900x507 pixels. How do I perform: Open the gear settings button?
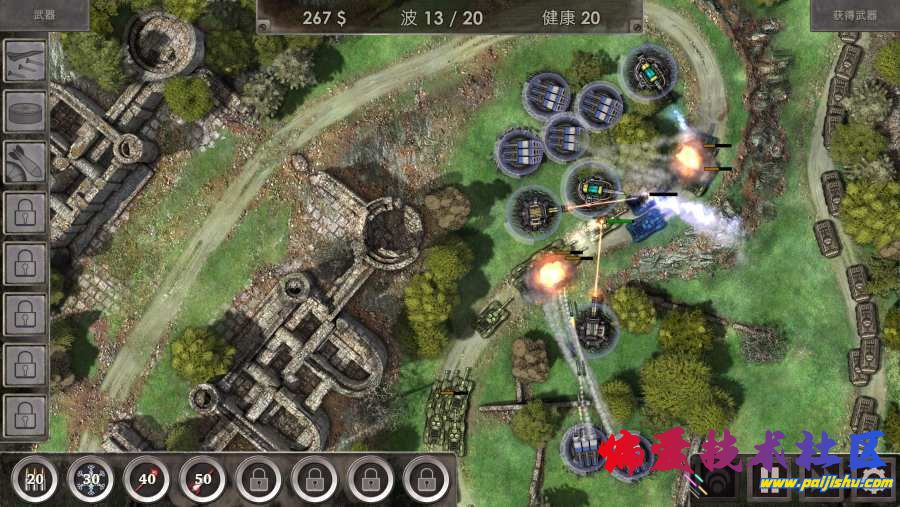pyautogui.click(x=872, y=480)
